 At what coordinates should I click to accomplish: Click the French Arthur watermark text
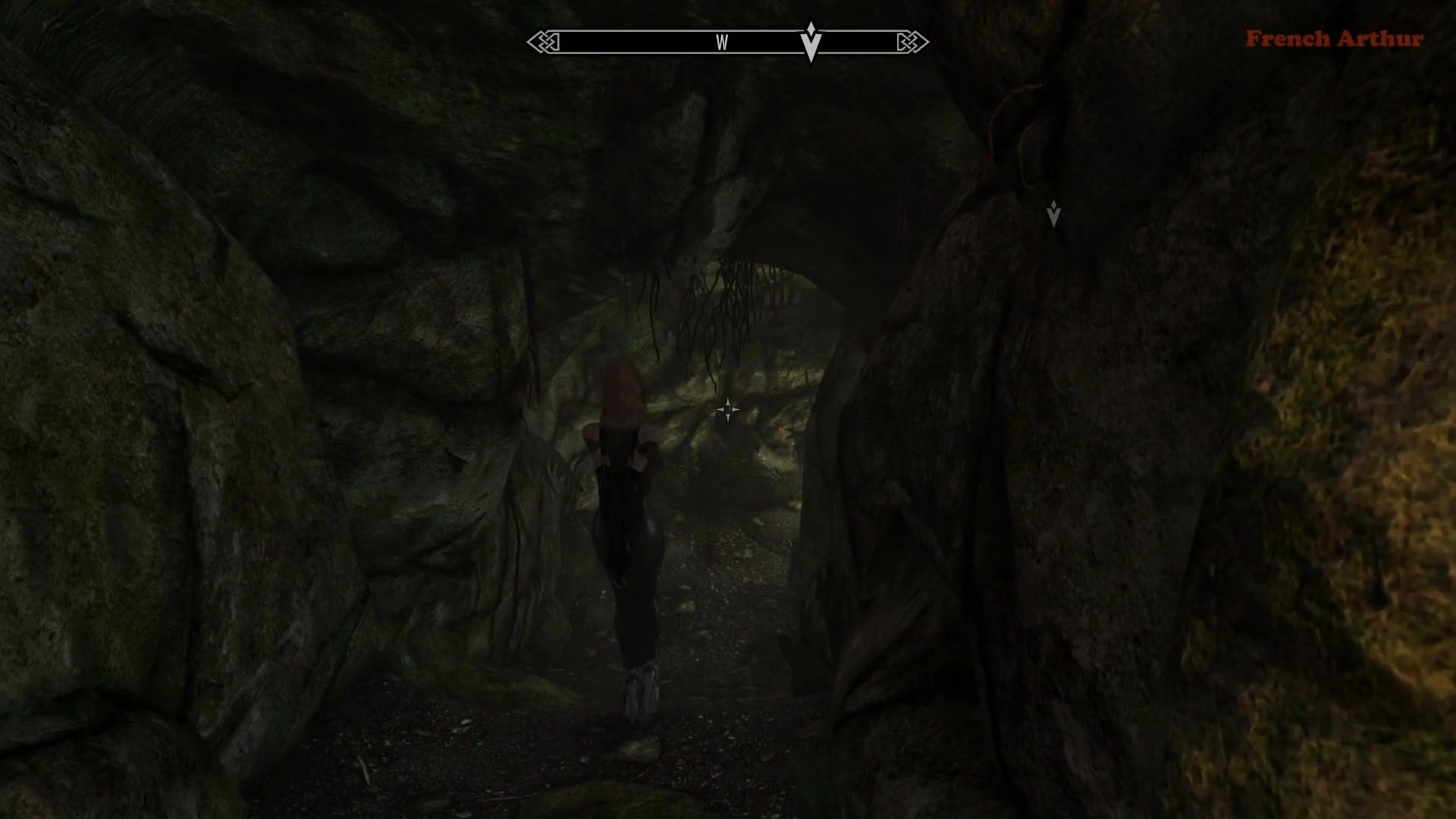(1334, 39)
